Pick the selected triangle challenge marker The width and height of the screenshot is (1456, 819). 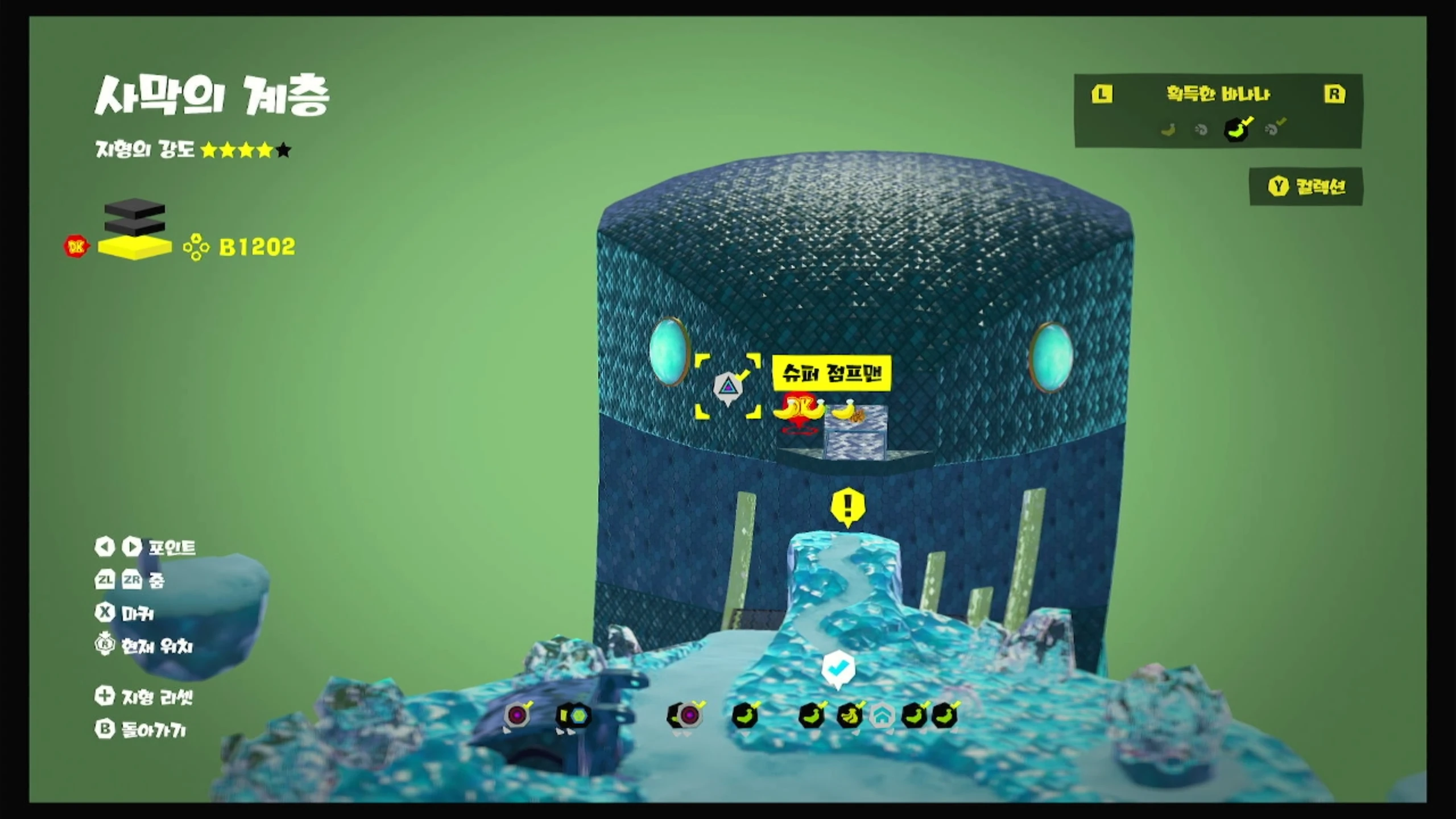click(728, 388)
